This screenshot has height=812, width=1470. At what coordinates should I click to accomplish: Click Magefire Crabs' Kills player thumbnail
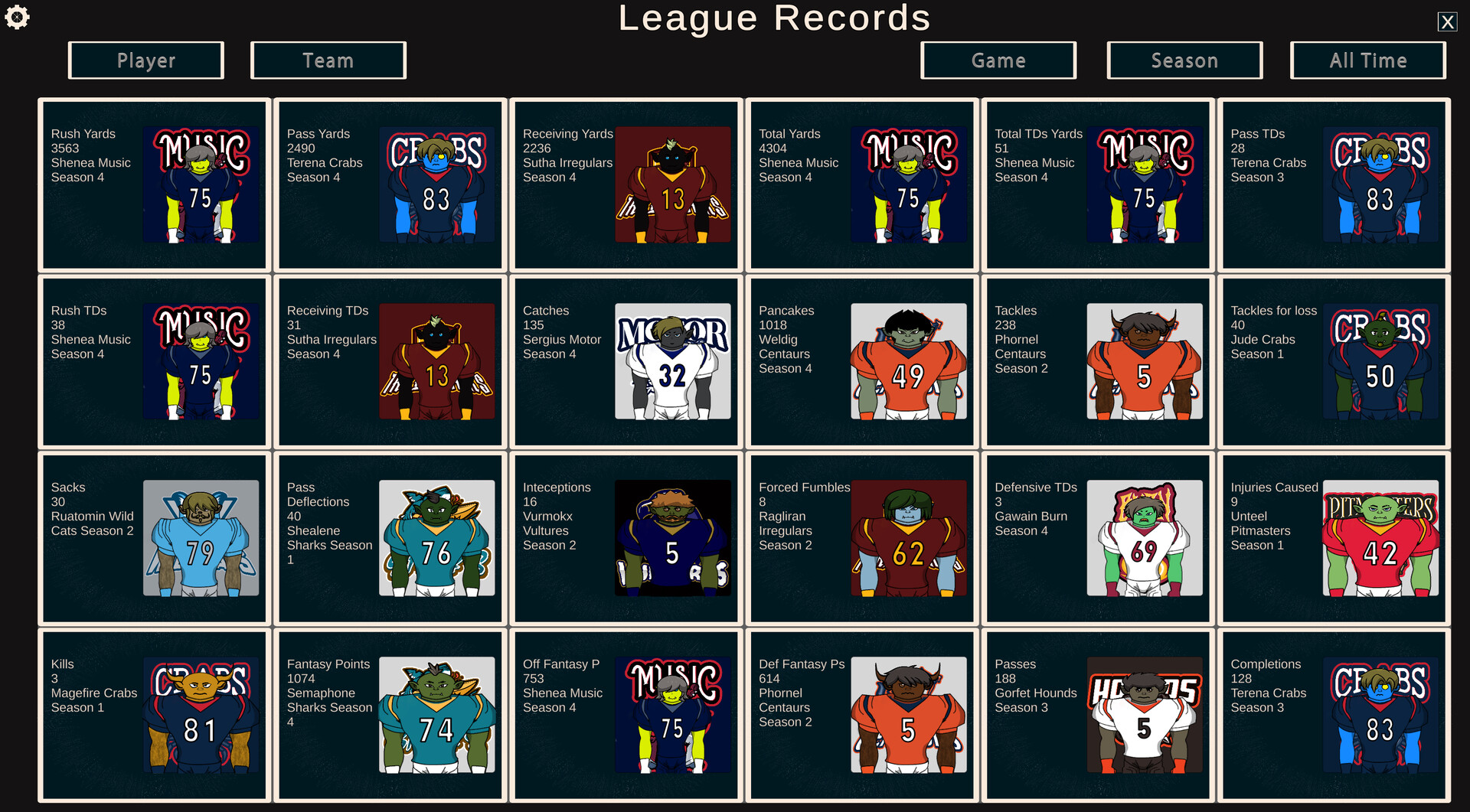pyautogui.click(x=201, y=716)
